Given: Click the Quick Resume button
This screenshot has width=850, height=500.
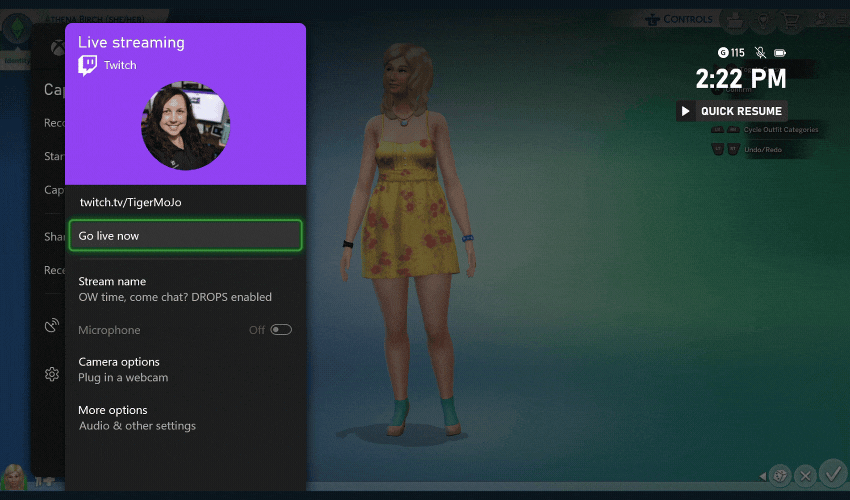Looking at the screenshot, I should pyautogui.click(x=731, y=111).
